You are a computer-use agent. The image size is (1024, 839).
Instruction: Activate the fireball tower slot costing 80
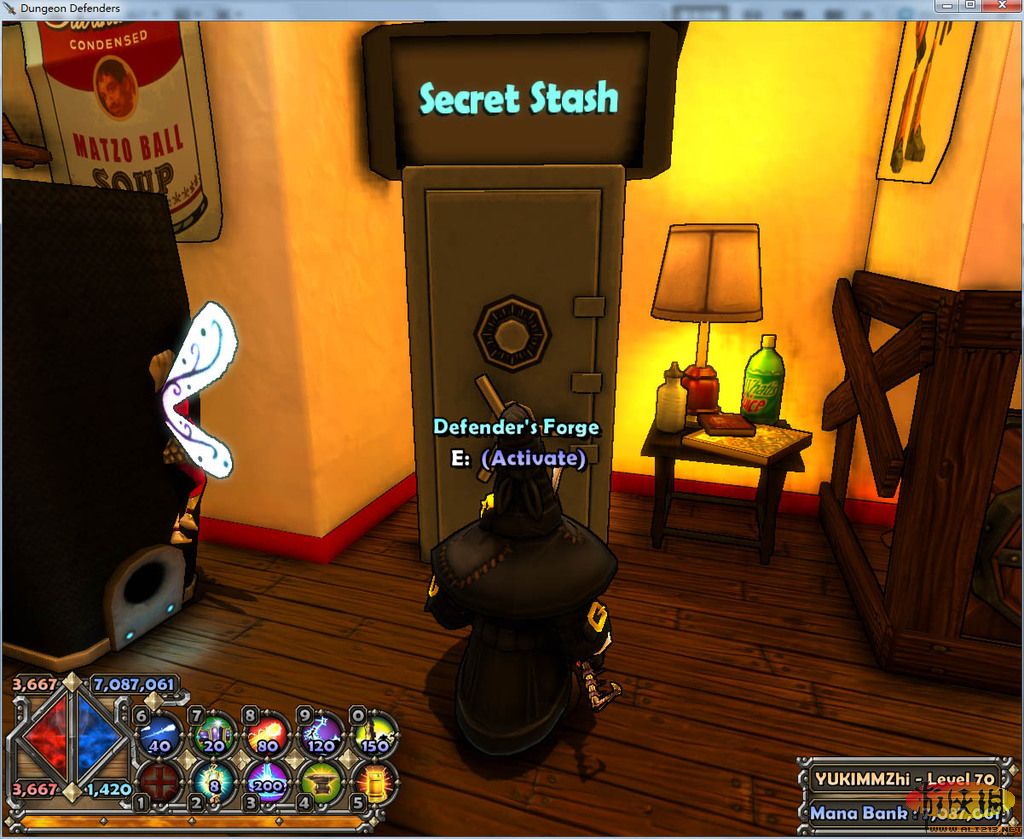[x=267, y=735]
